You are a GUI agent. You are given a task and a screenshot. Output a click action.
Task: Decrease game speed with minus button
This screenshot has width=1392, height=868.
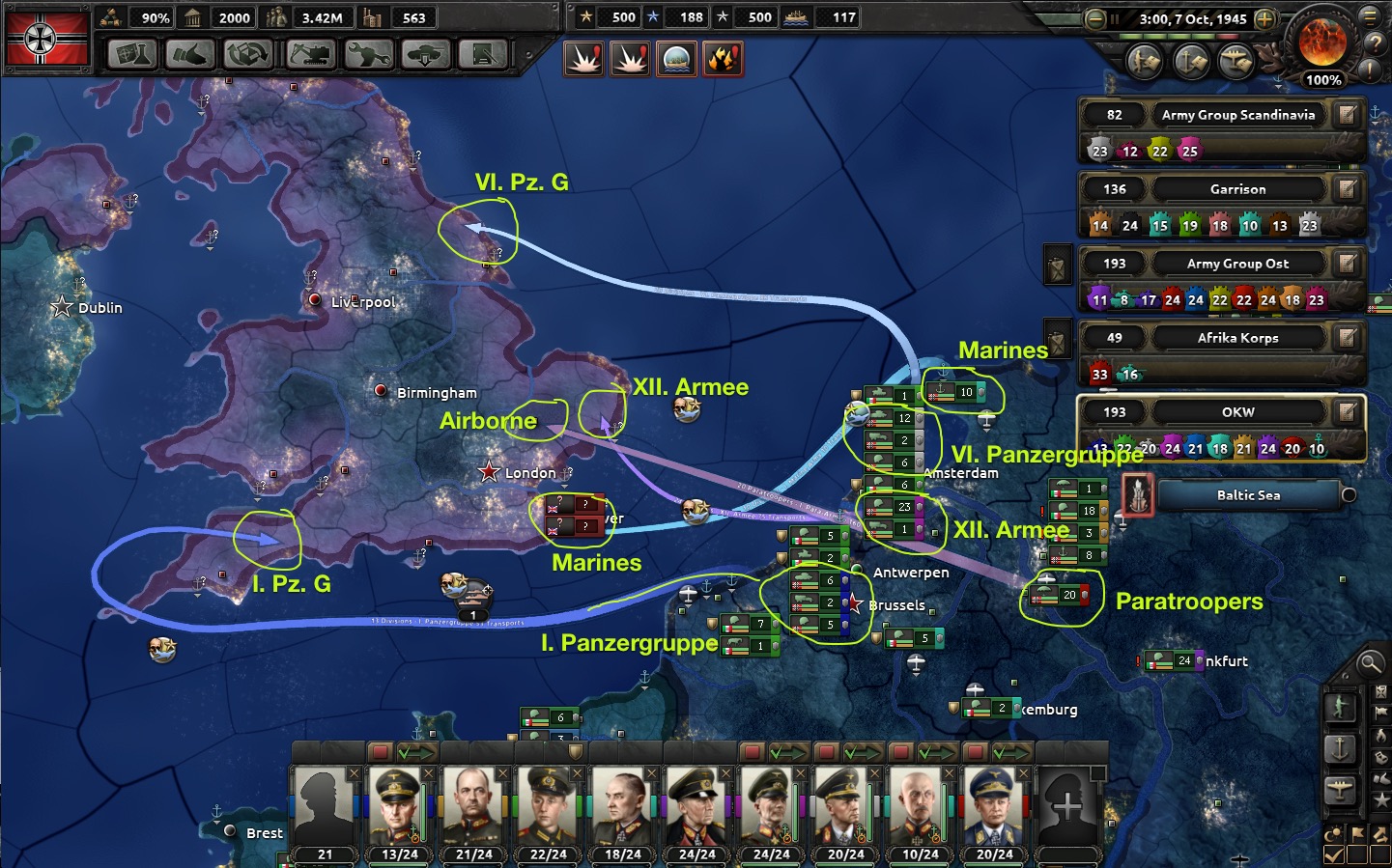pos(1094,19)
